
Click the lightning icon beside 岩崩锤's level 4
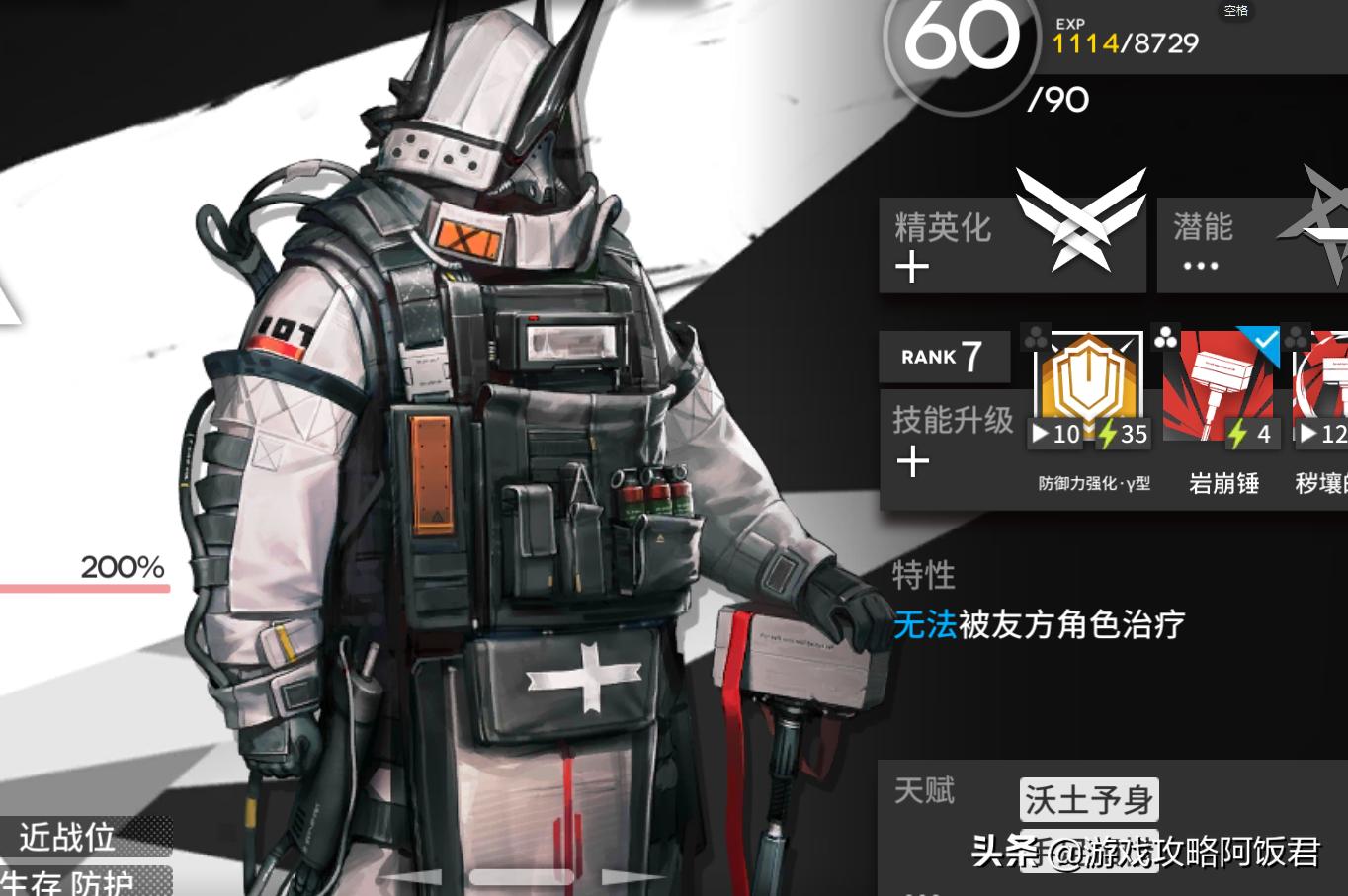tap(1239, 433)
